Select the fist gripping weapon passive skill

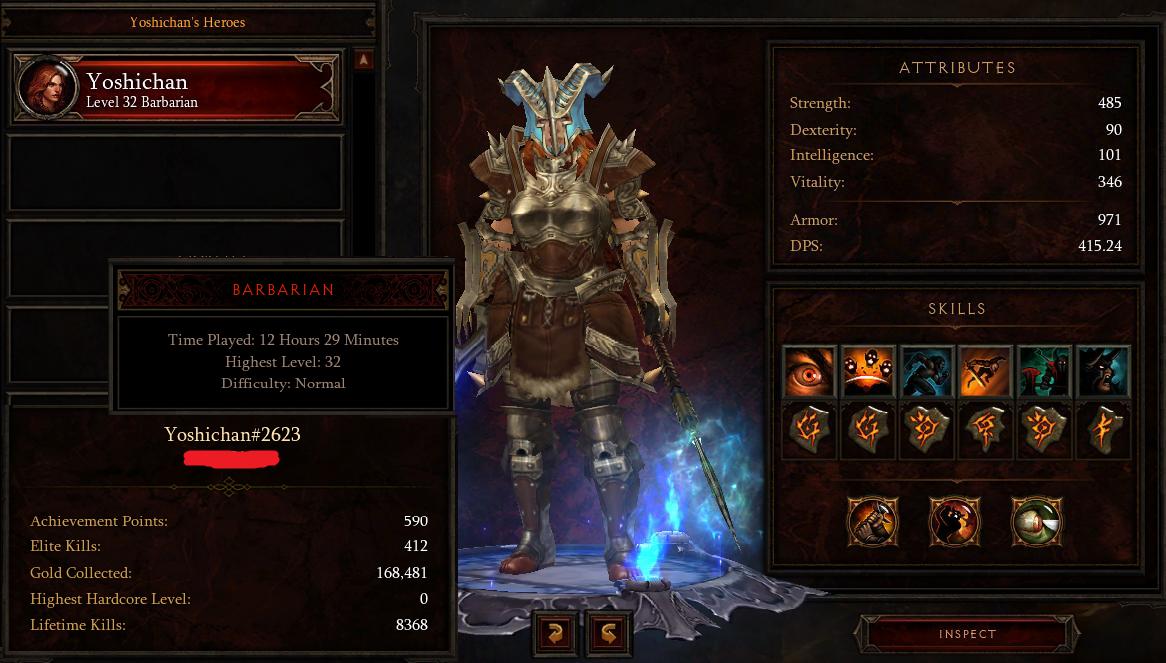[873, 521]
